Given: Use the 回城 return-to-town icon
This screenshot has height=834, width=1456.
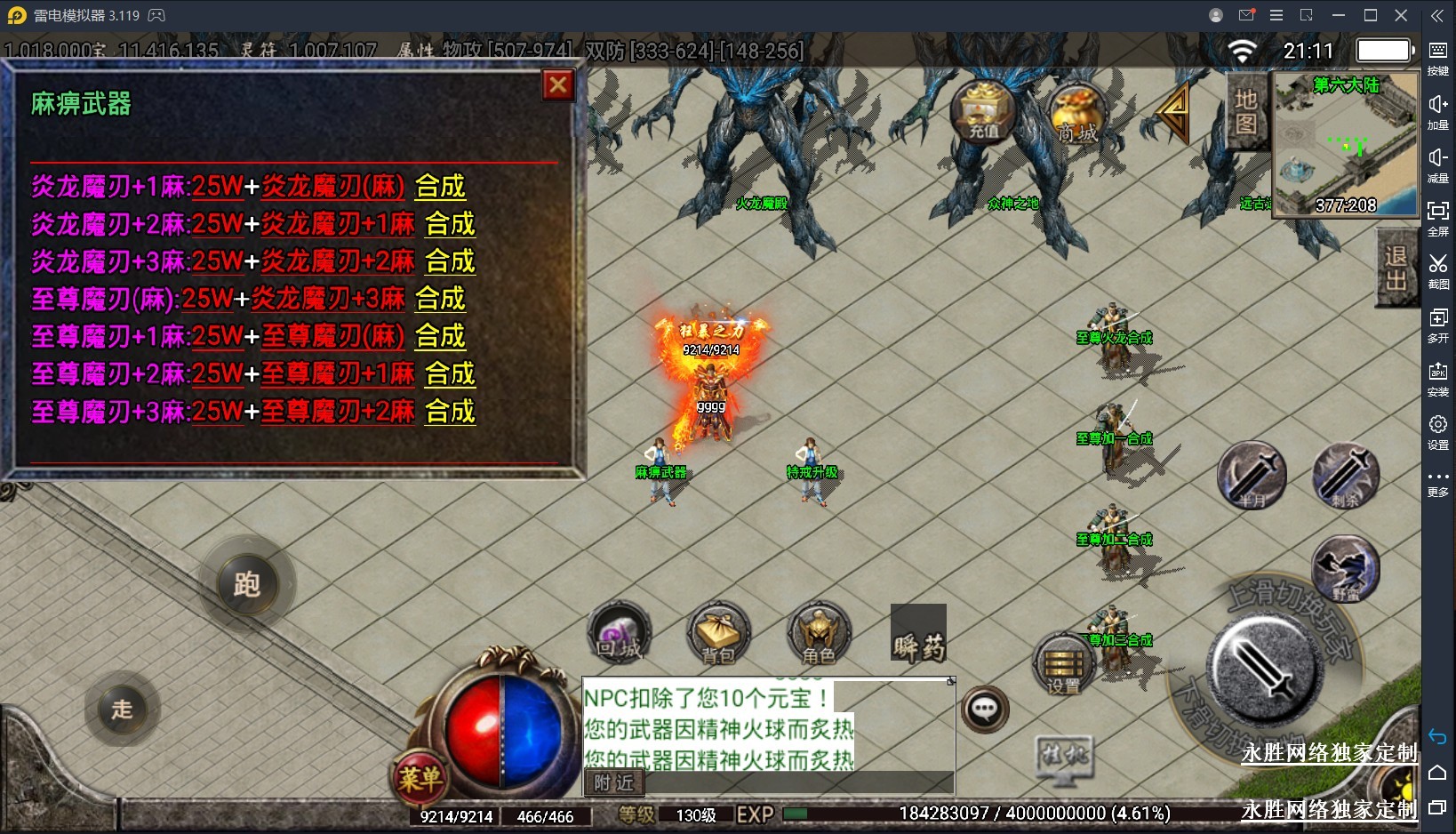Looking at the screenshot, I should [620, 634].
